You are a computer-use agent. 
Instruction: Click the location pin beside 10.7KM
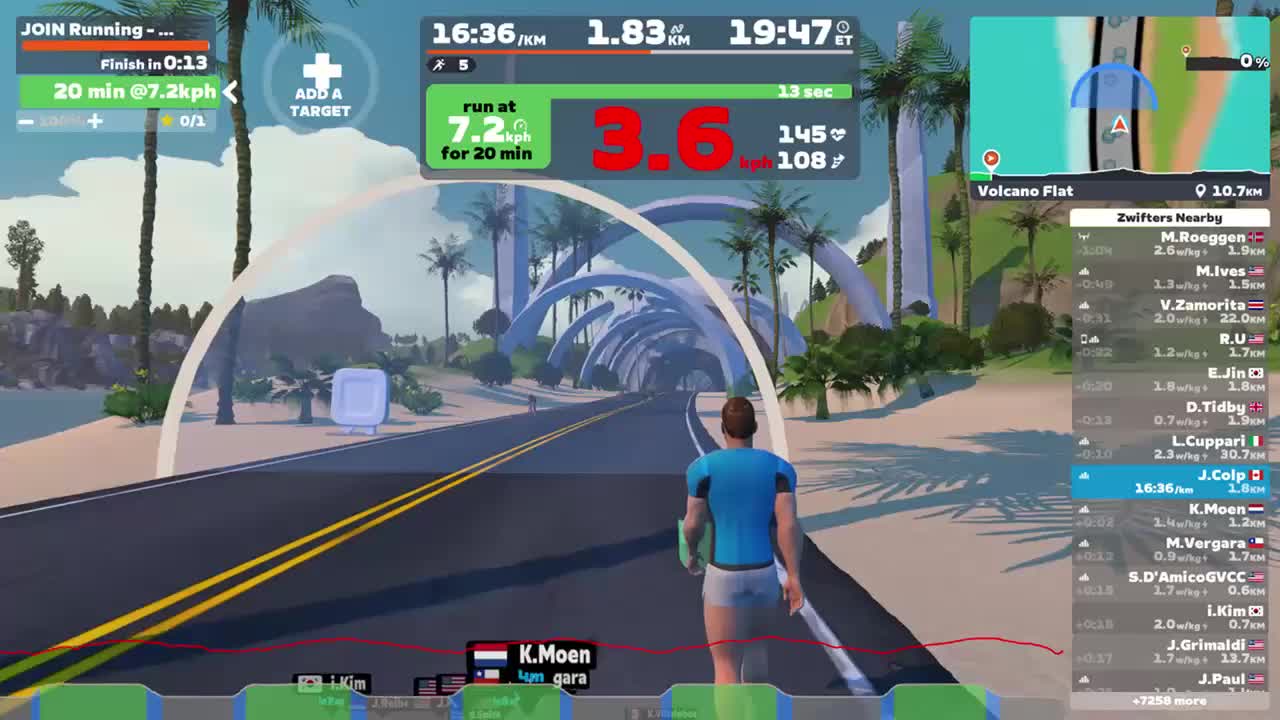pyautogui.click(x=1201, y=190)
